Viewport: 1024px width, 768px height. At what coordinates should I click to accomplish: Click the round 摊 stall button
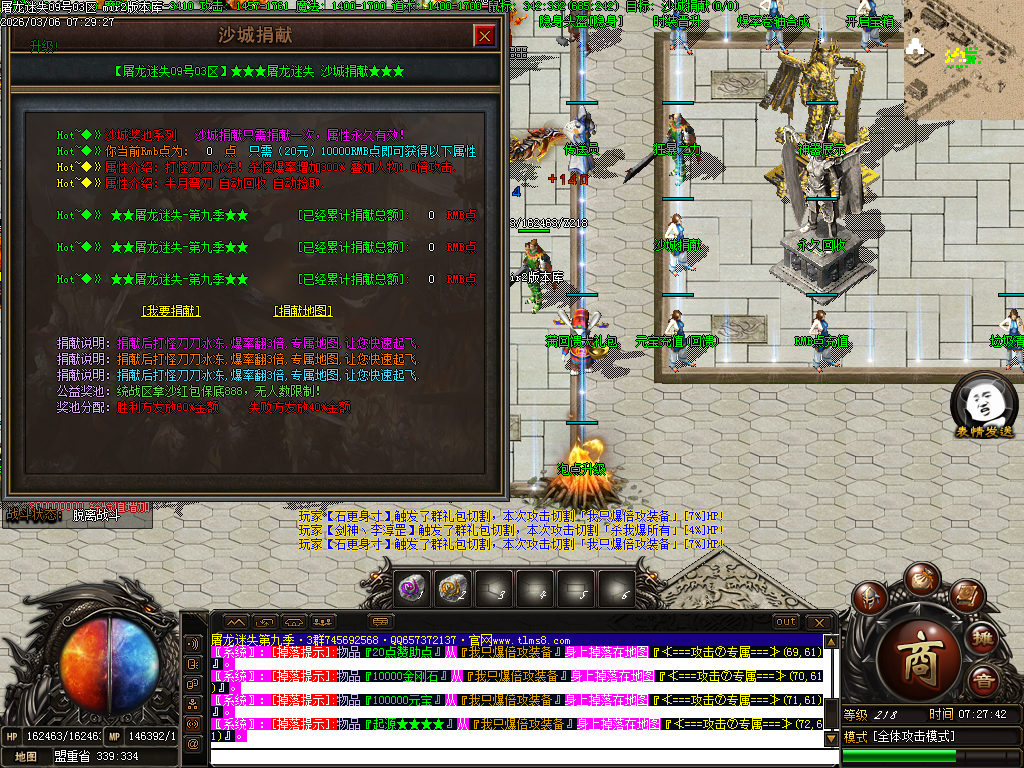[984, 640]
